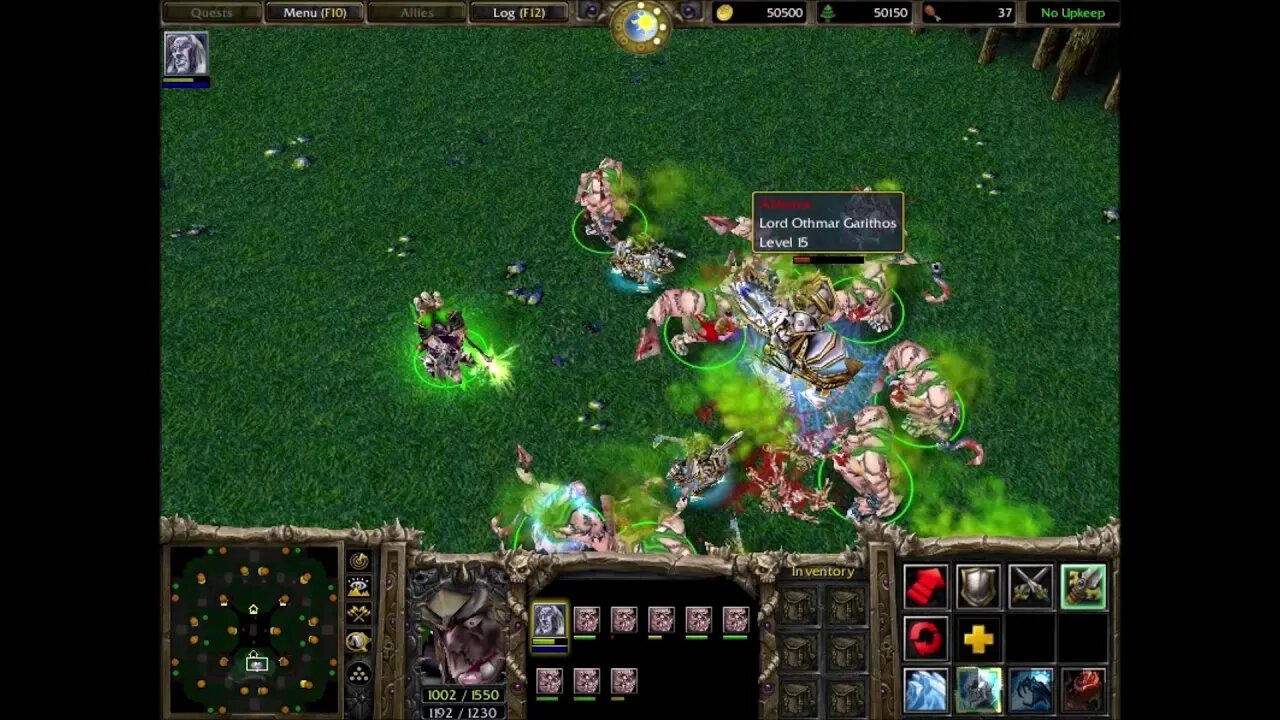The height and width of the screenshot is (720, 1280).
Task: Open the Quests panel
Action: [211, 12]
